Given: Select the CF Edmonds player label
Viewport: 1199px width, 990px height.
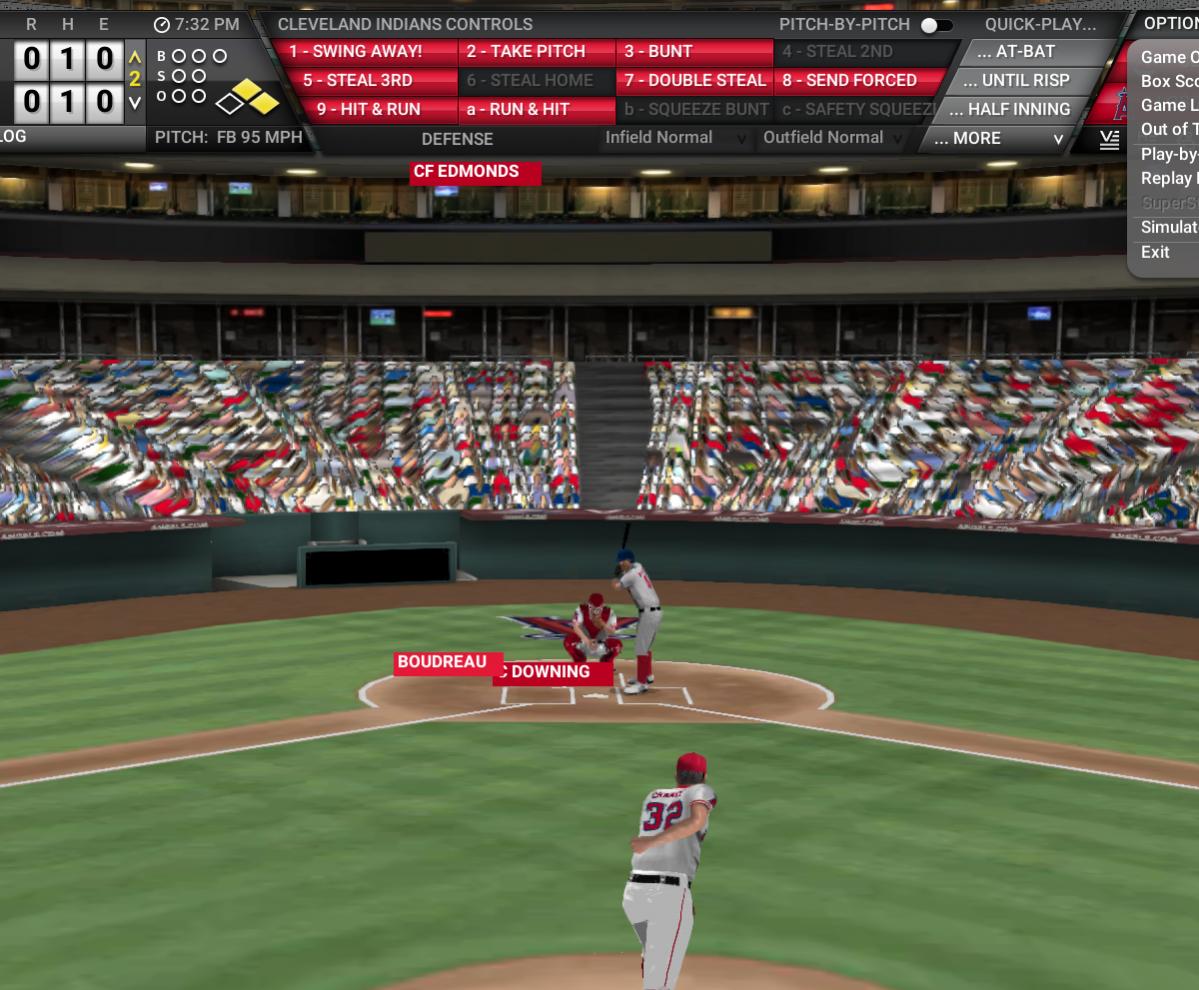Looking at the screenshot, I should point(475,173).
